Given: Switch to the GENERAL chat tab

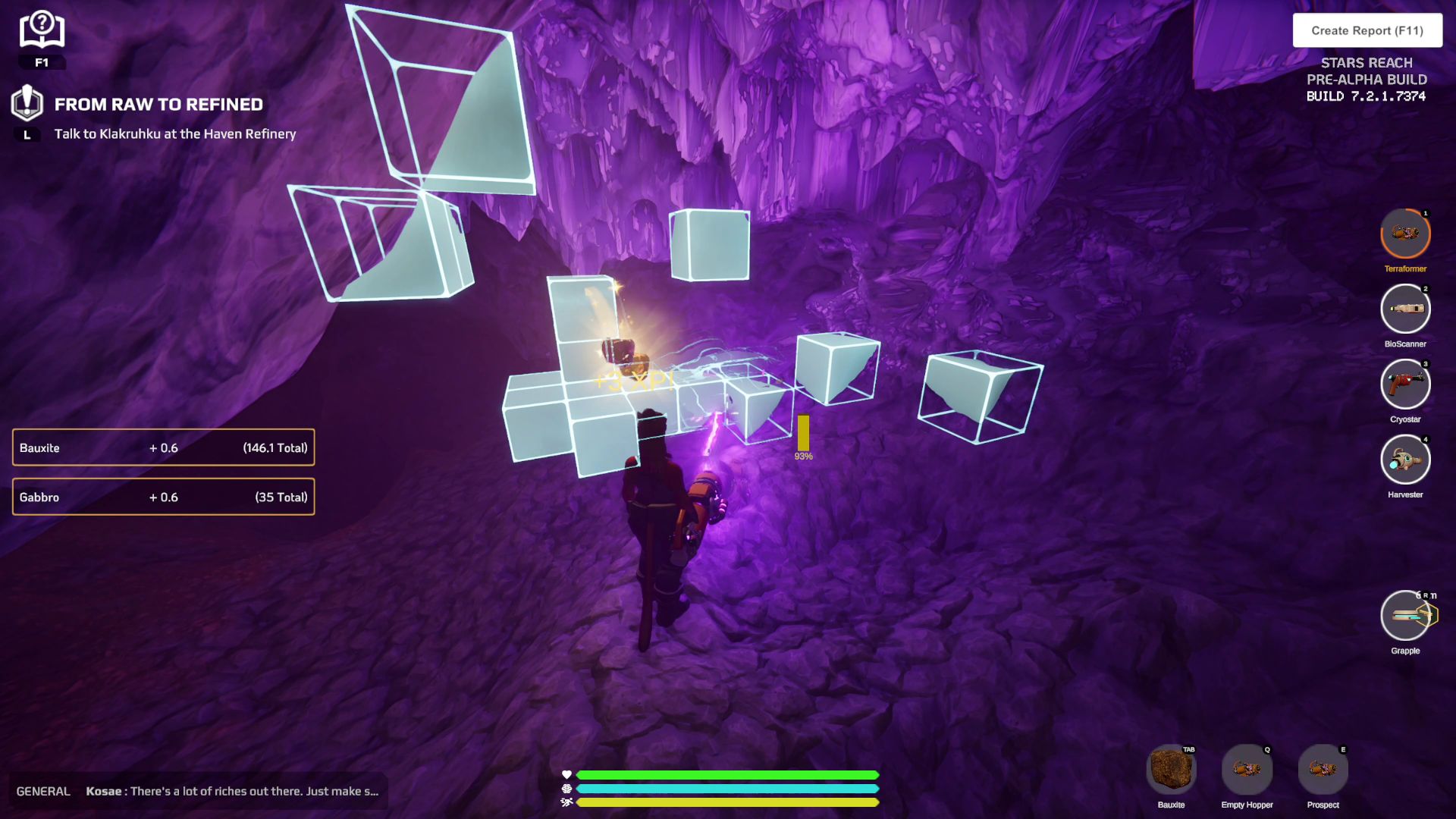Looking at the screenshot, I should click(43, 790).
